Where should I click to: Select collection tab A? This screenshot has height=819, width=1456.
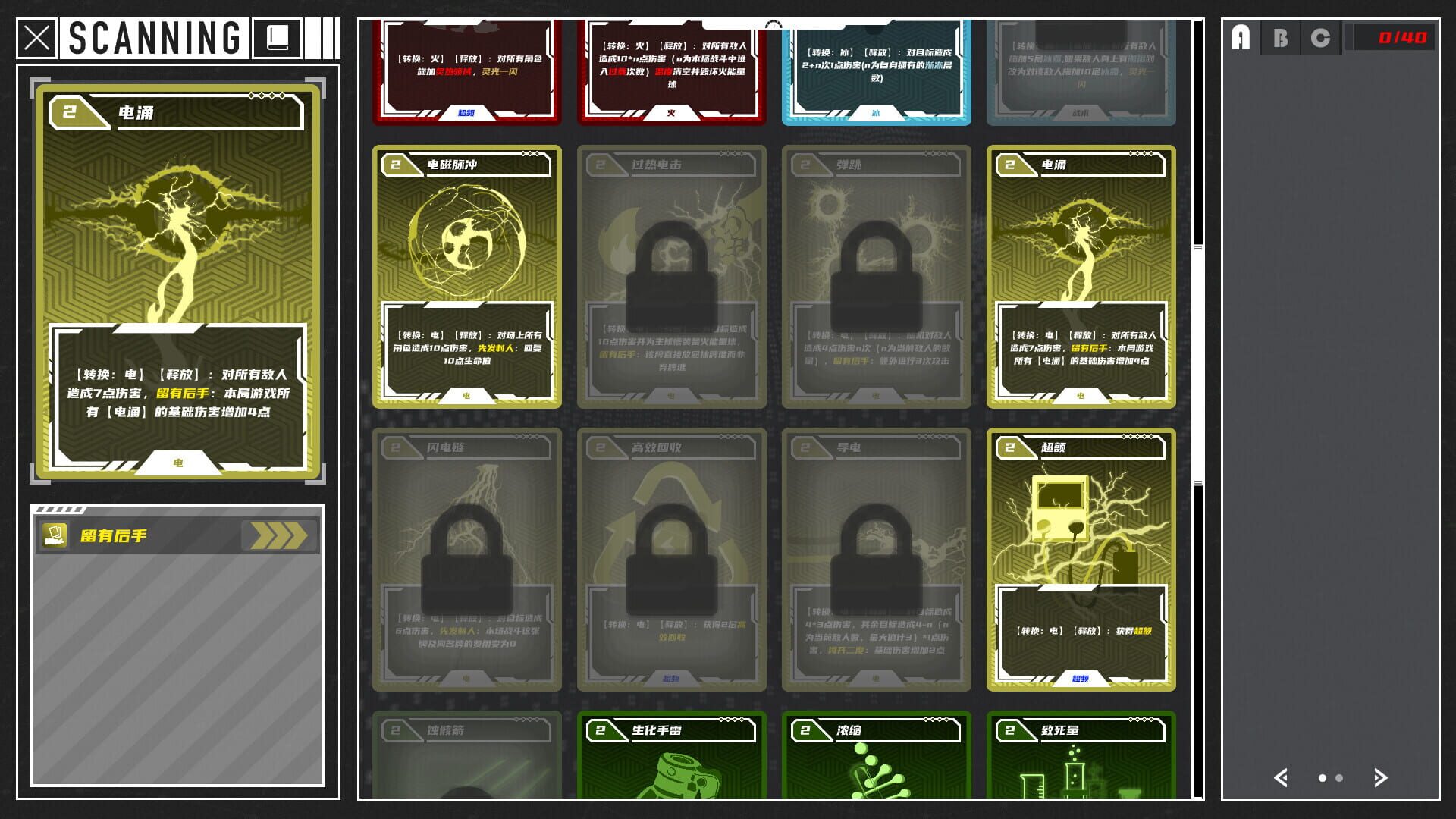coord(1240,37)
